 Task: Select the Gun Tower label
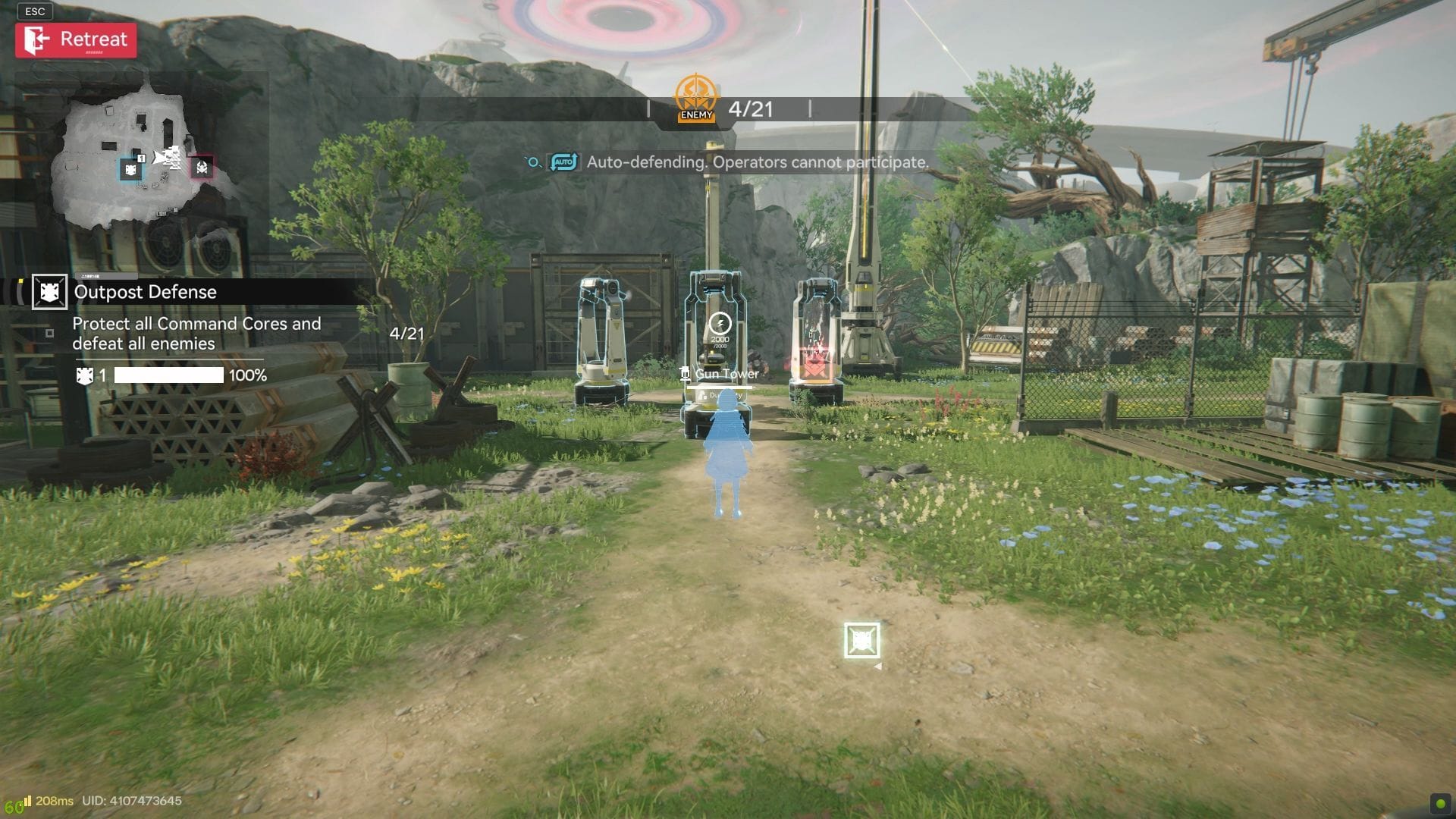pos(726,374)
